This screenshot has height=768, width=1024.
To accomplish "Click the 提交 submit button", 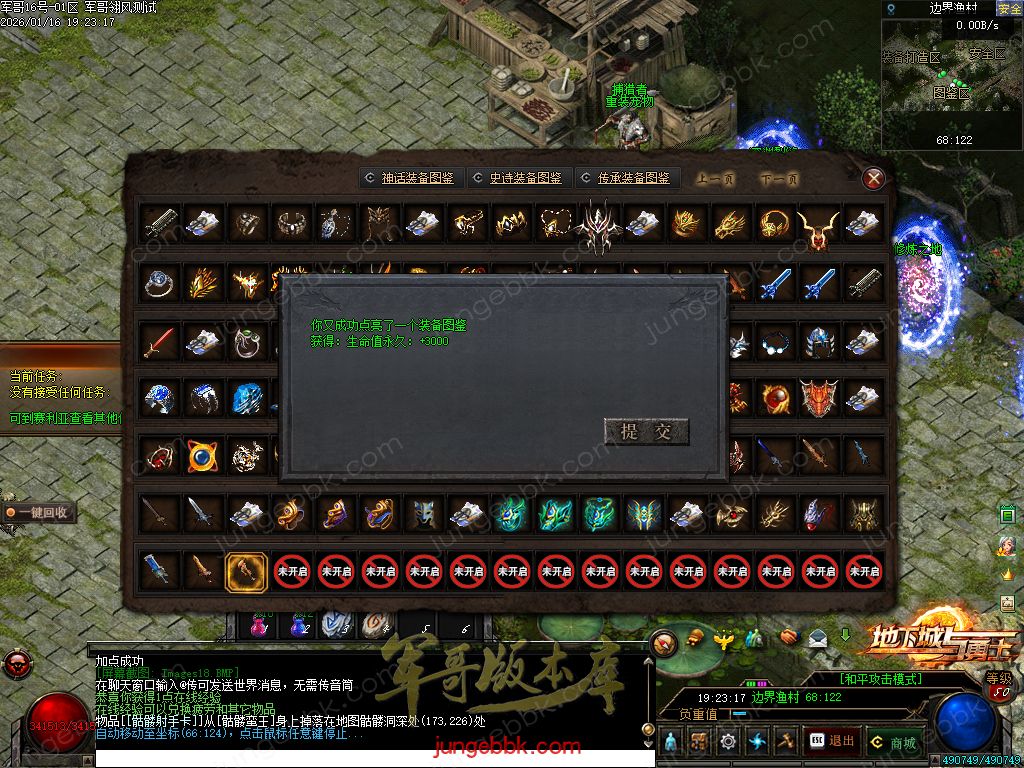I will 646,432.
